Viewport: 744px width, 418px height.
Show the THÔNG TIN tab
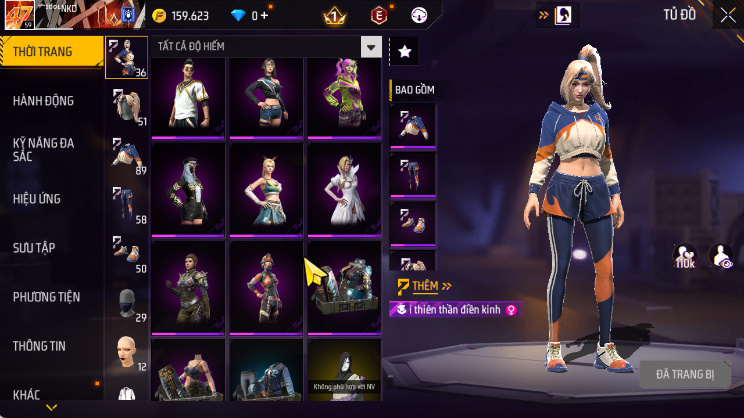coord(39,345)
